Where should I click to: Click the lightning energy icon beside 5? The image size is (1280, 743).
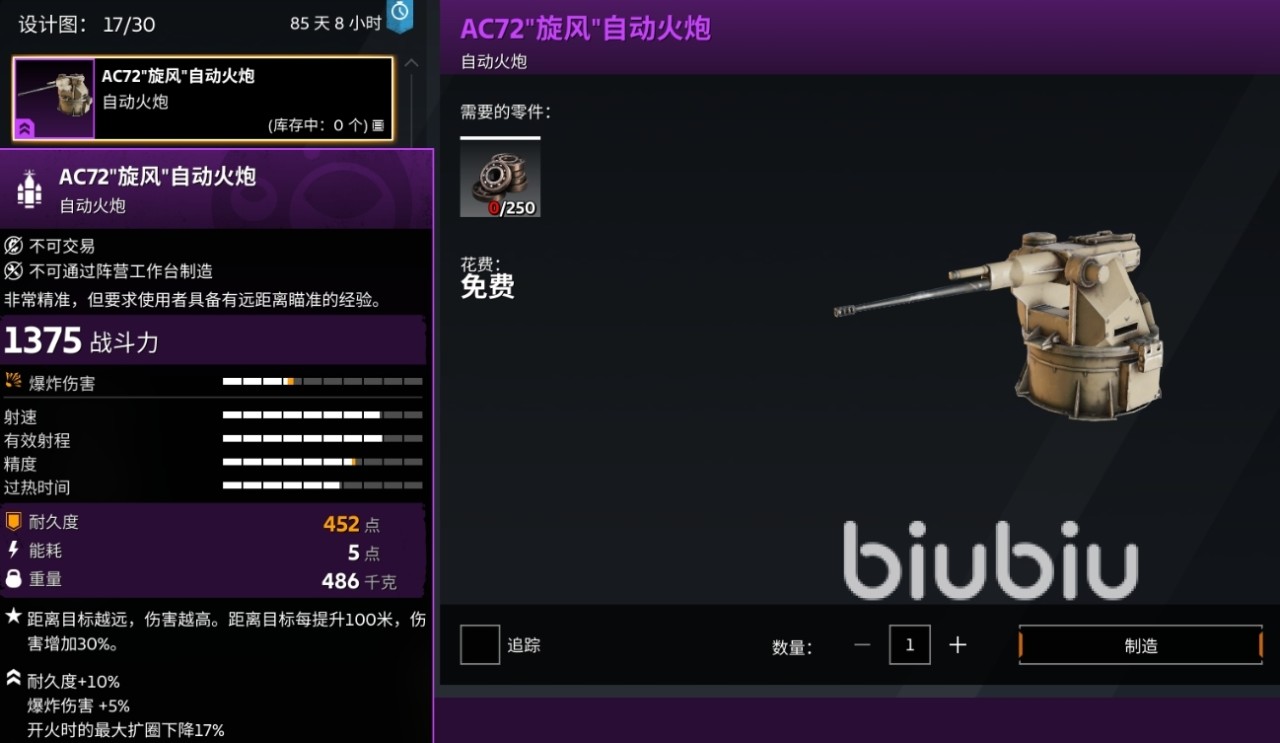pos(12,550)
